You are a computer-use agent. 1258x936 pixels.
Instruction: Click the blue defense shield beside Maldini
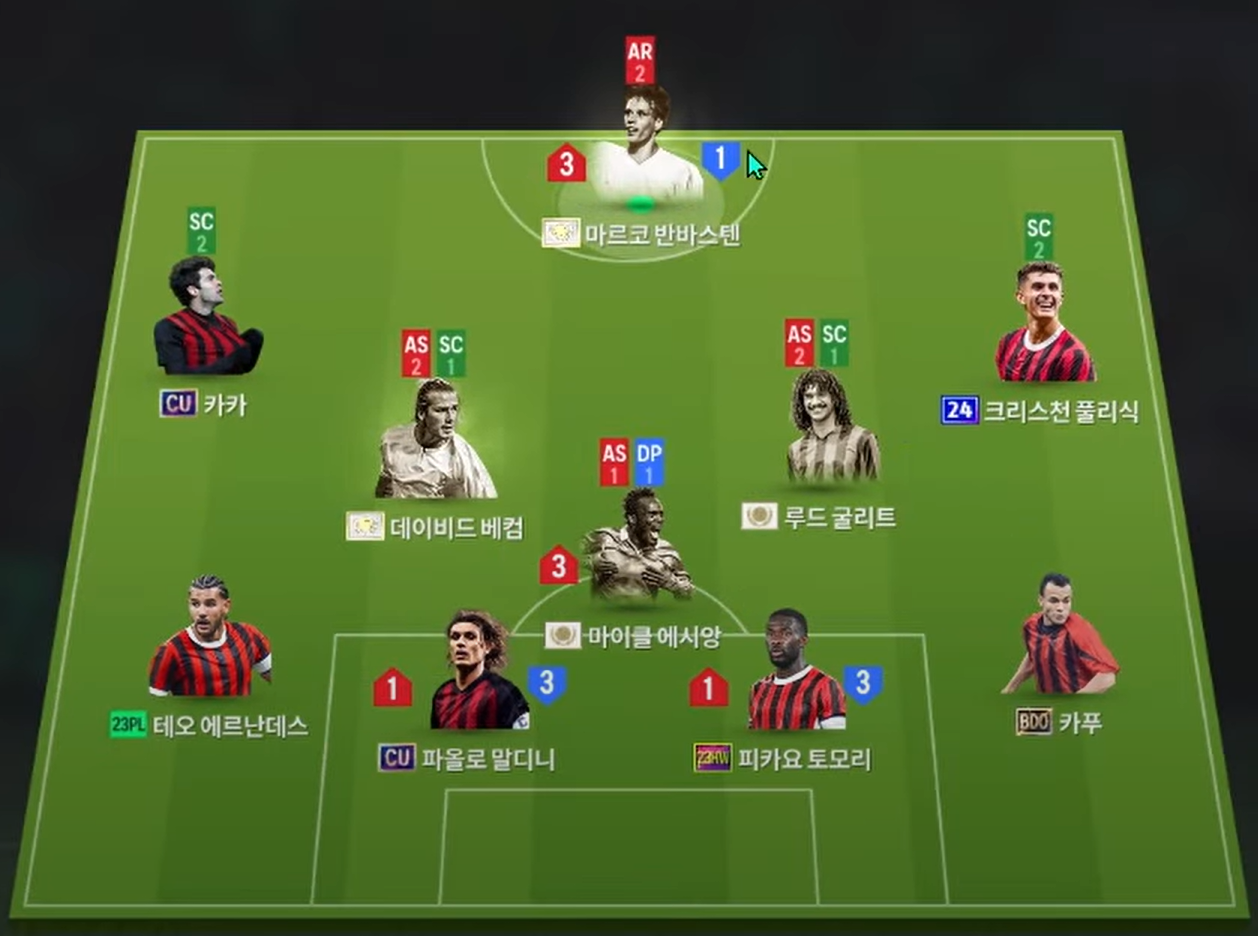tap(546, 685)
